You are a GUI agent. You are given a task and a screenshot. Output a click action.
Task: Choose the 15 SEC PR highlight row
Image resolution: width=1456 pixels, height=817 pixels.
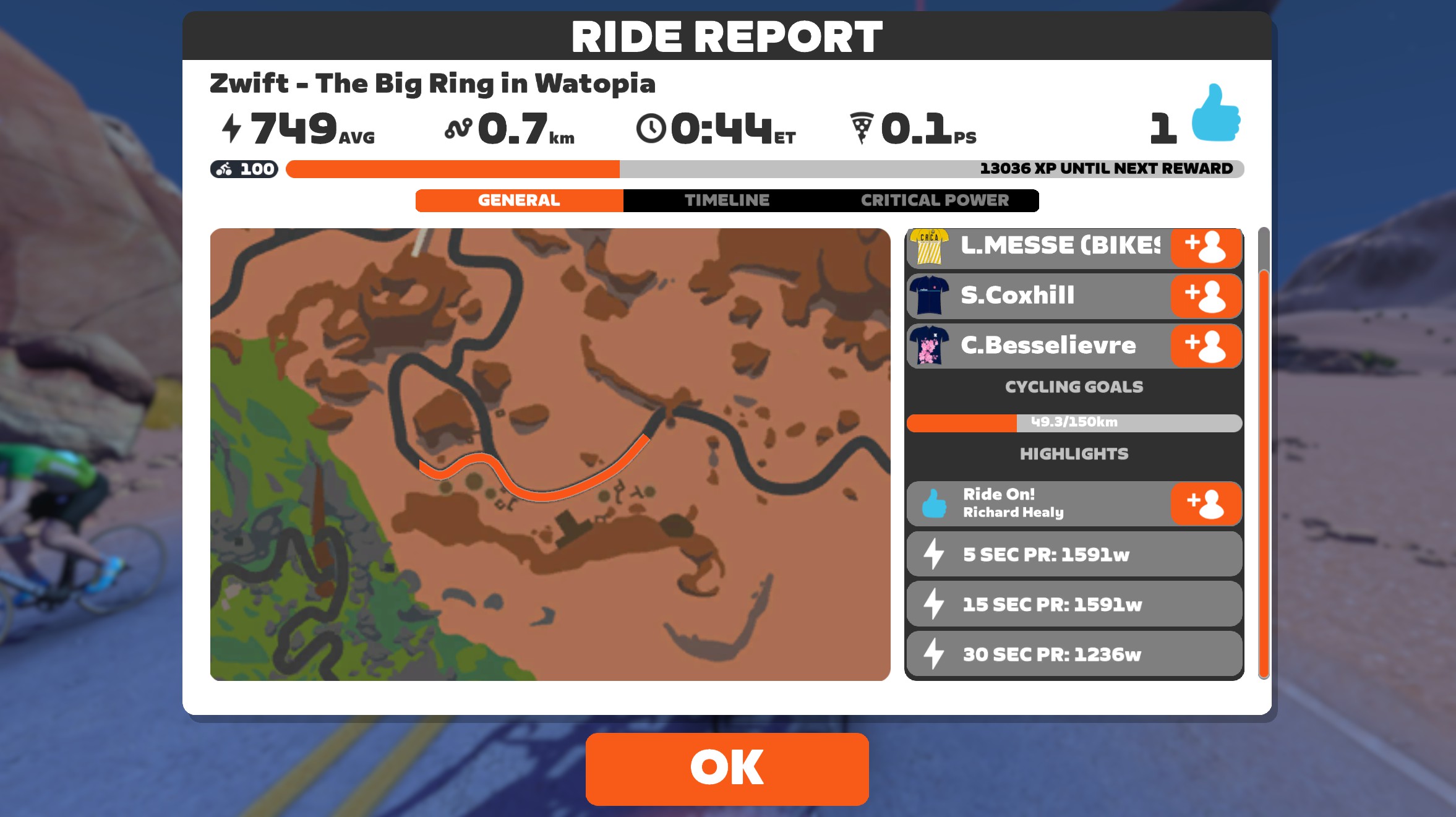(1074, 604)
